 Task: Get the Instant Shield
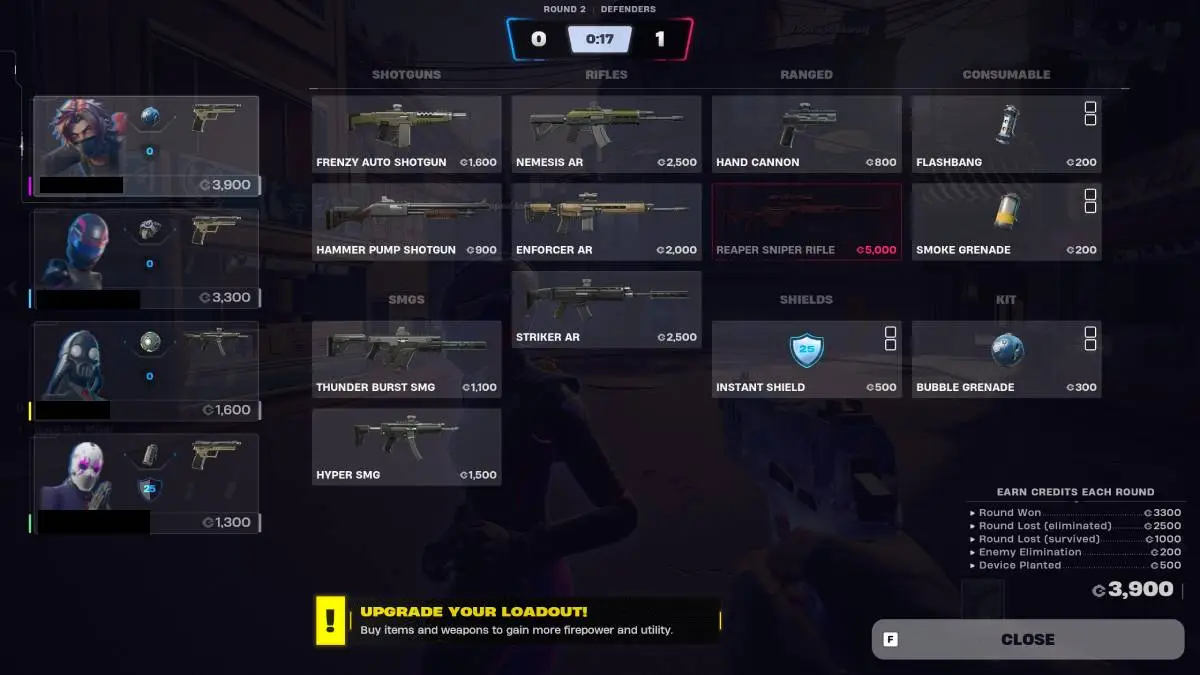[x=806, y=359]
